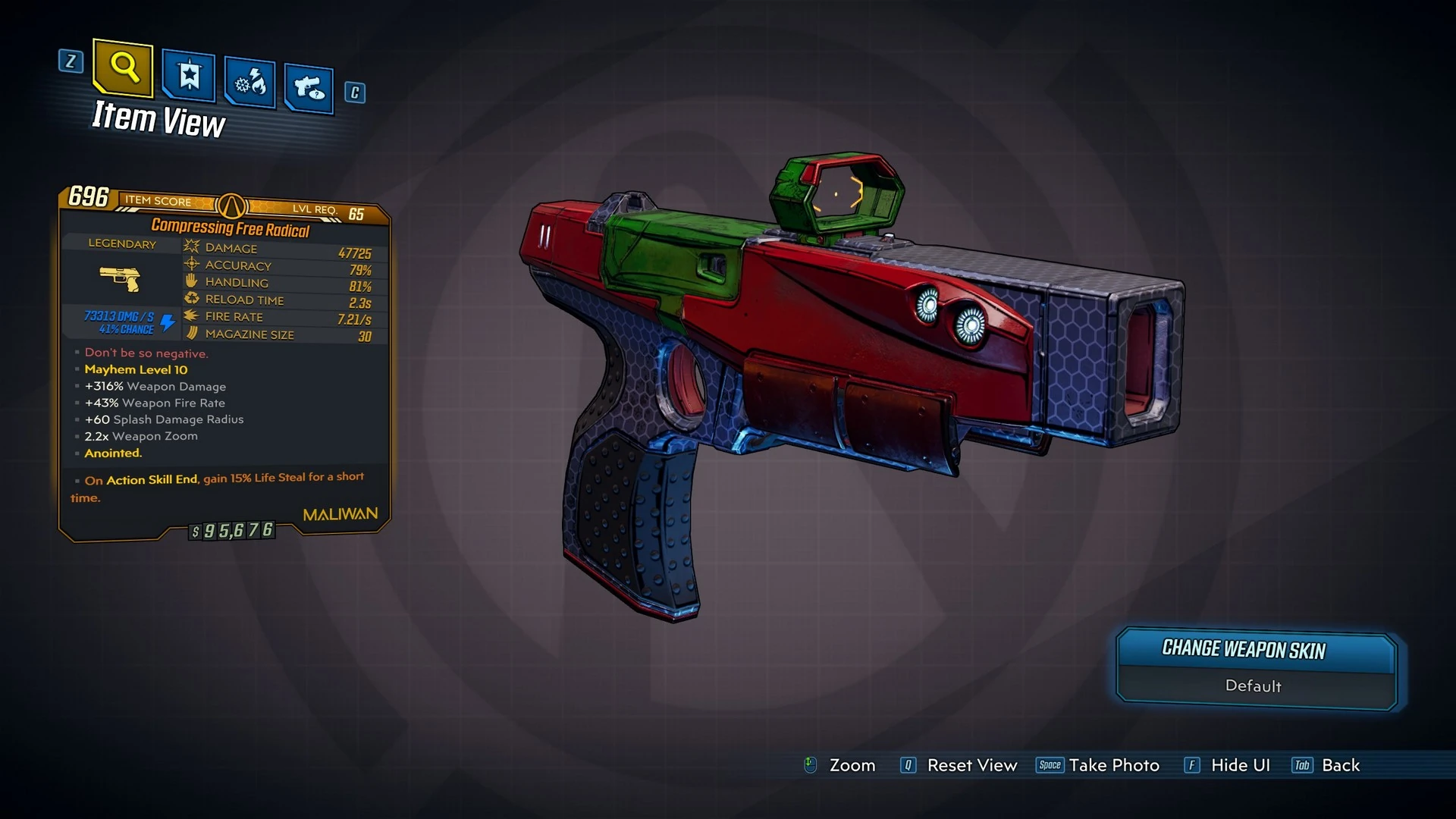Go Back from the item view

(1340, 765)
